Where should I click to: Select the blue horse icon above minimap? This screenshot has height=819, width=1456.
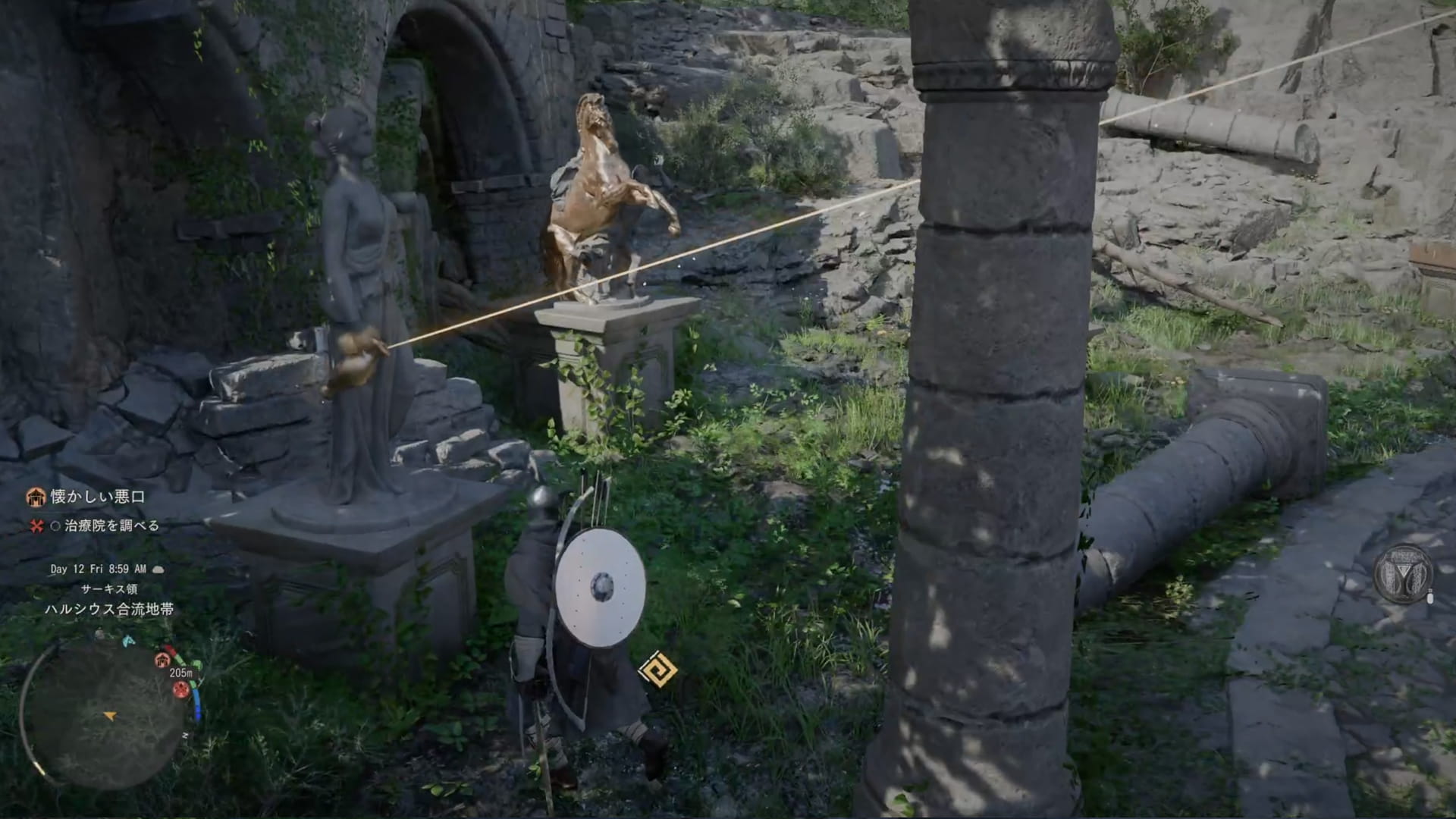[x=128, y=642]
